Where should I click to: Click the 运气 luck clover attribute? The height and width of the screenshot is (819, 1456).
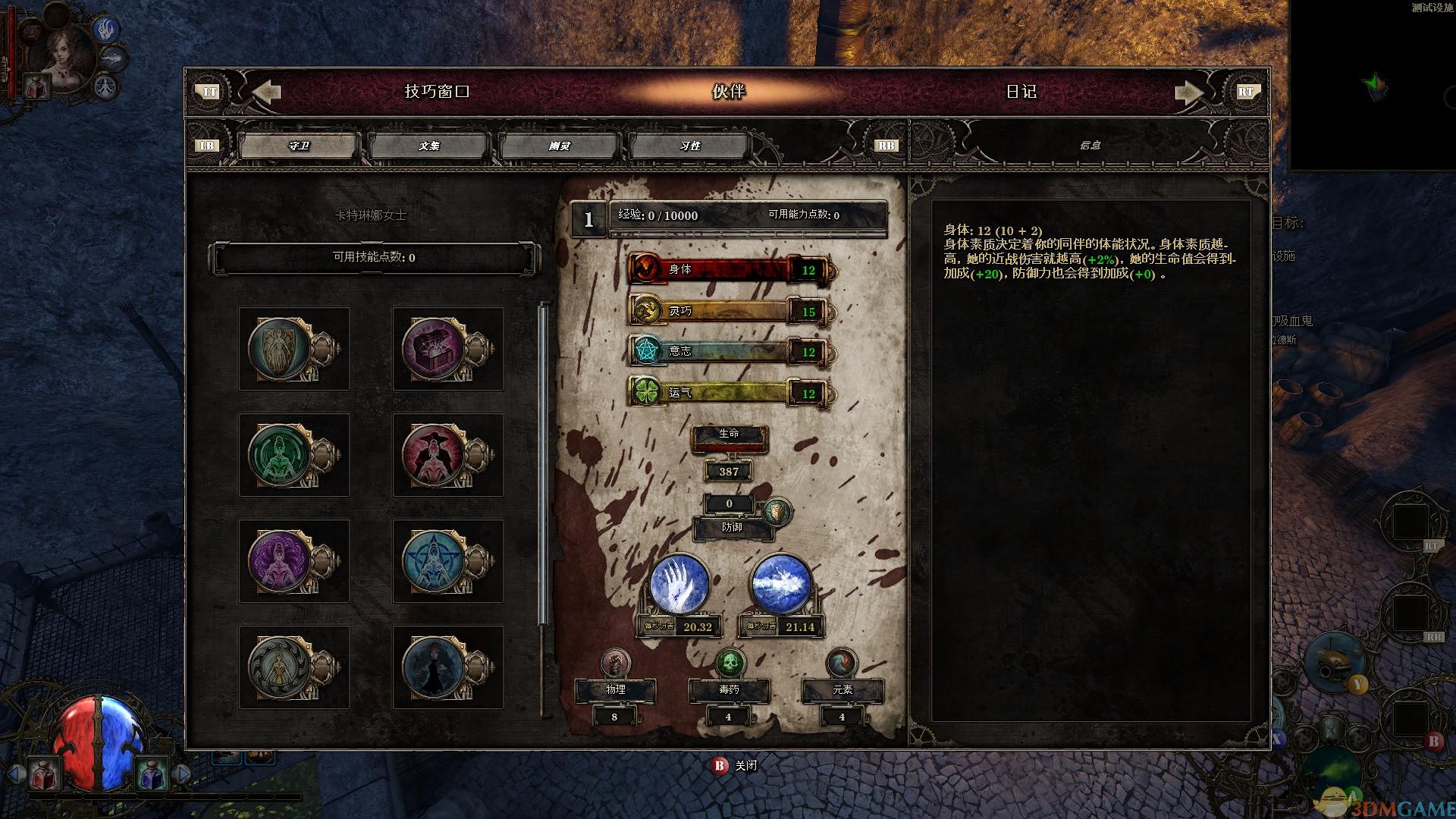coord(730,393)
